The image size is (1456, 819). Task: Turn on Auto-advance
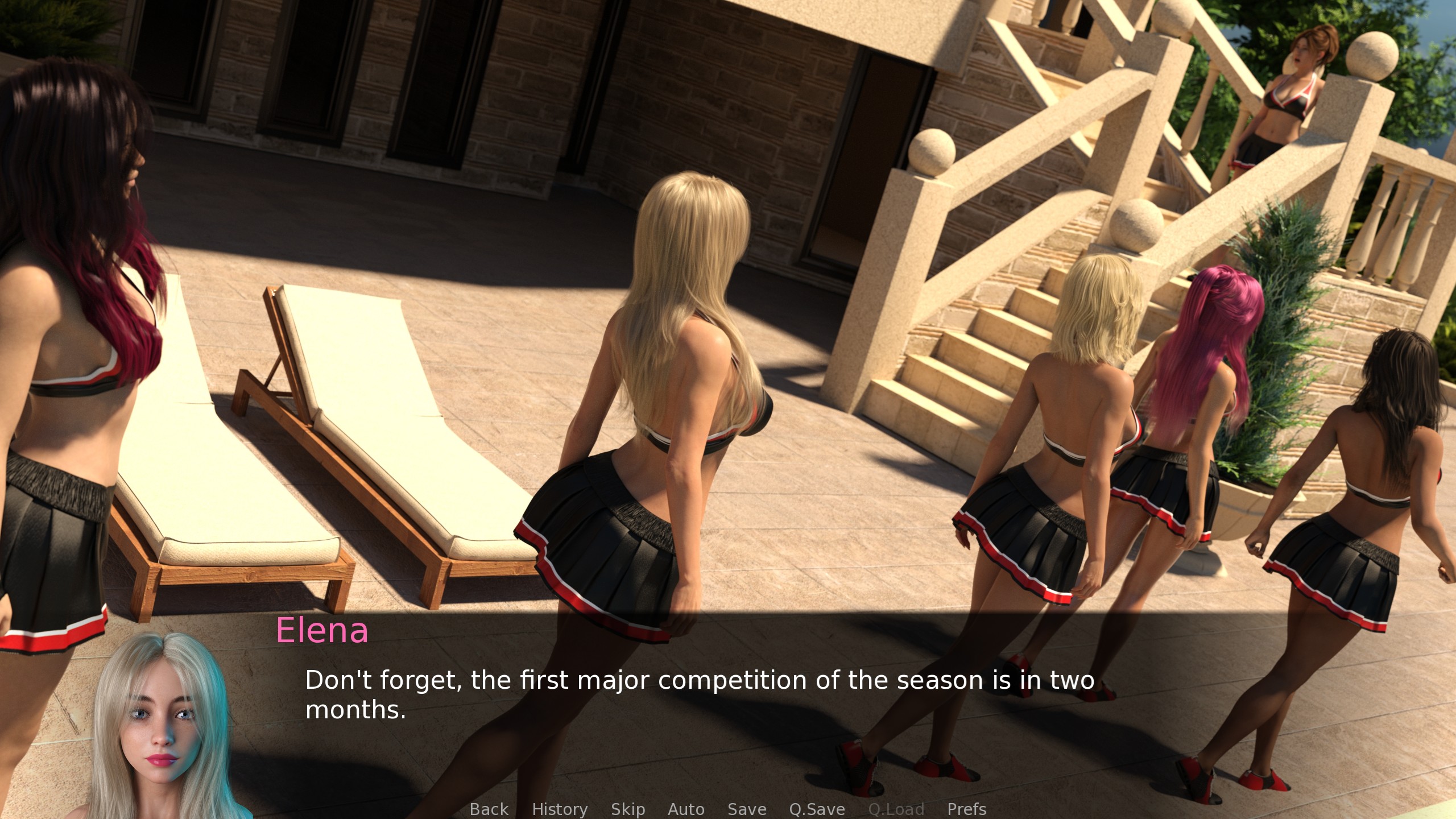point(686,809)
